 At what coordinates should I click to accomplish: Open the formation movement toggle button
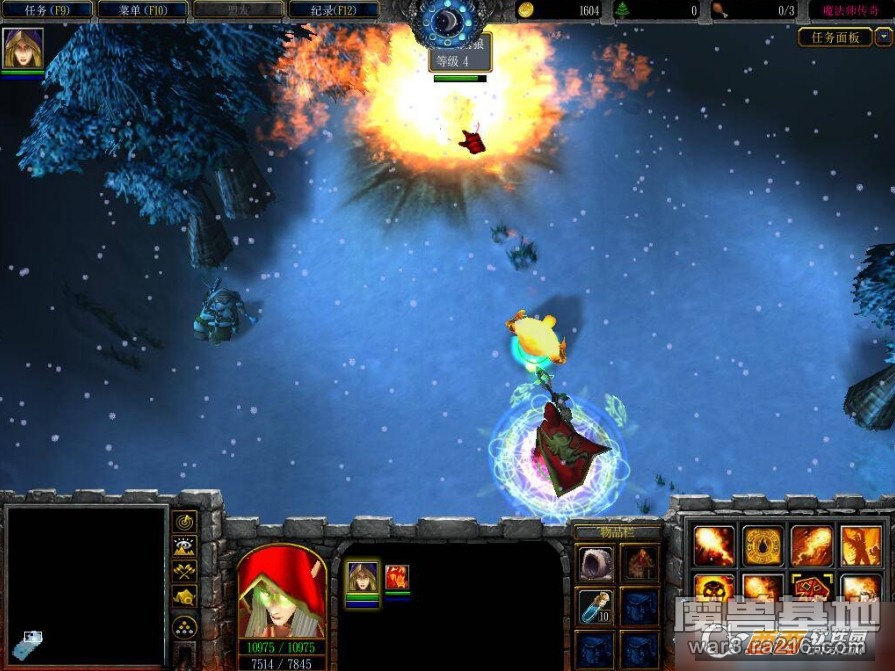coord(185,627)
